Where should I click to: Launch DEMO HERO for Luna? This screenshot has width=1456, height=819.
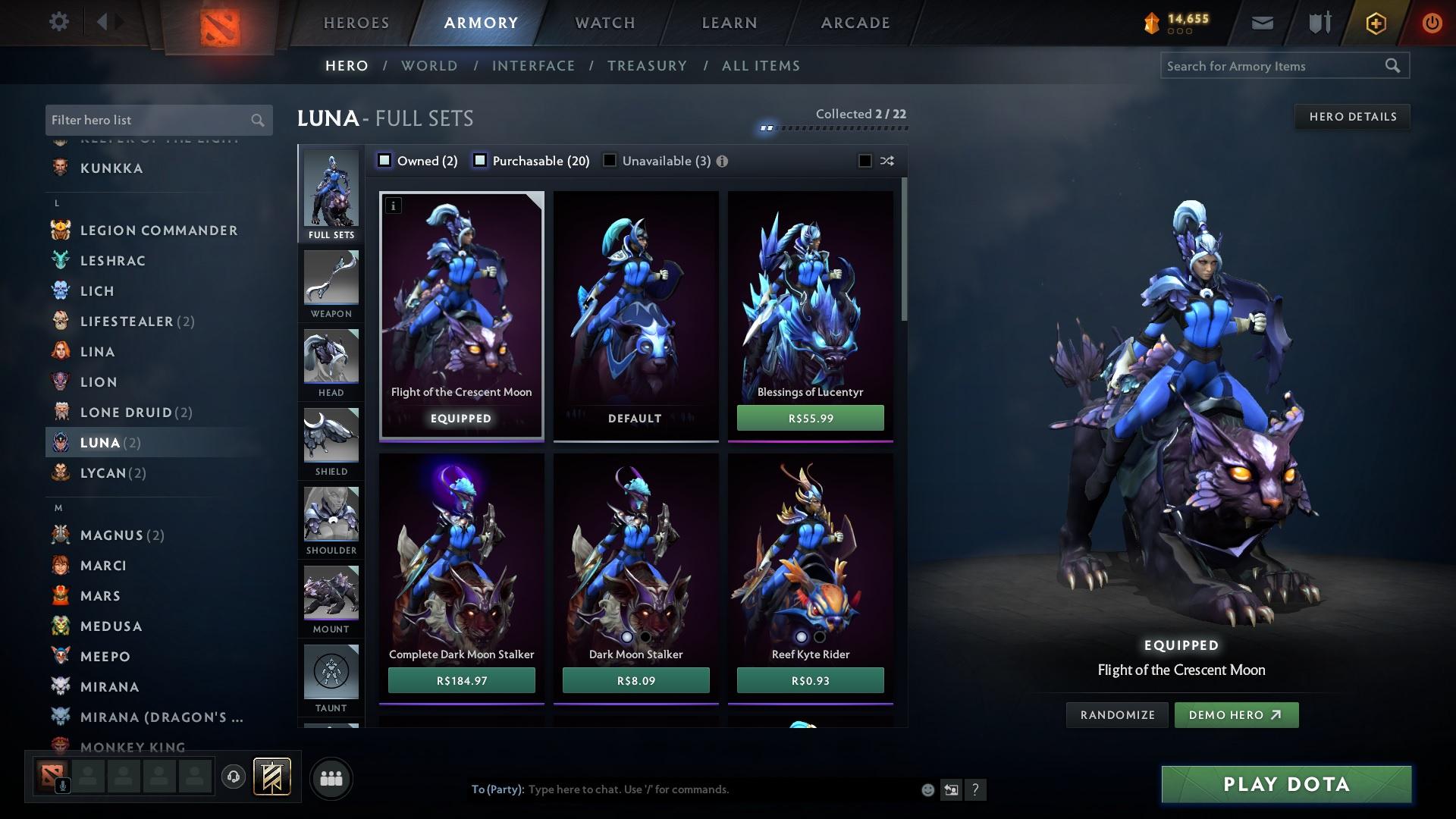(1236, 714)
